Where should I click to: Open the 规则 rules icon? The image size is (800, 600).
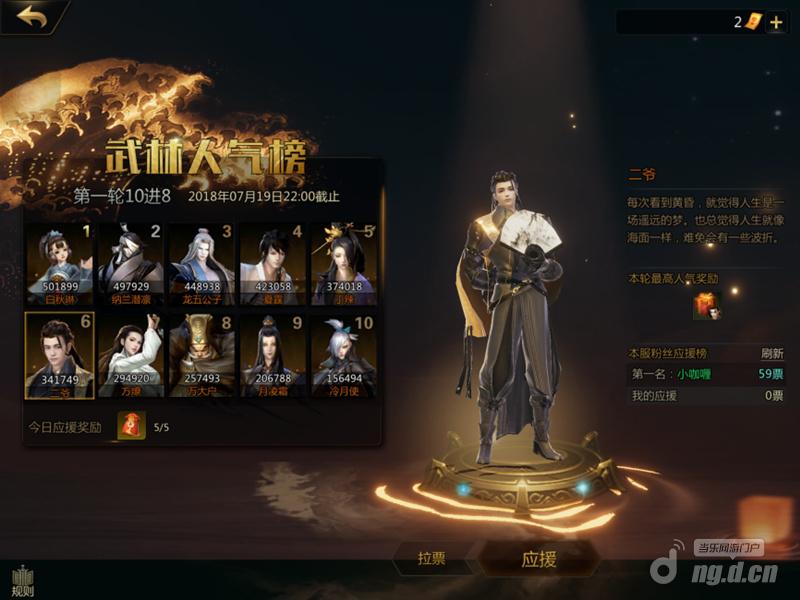[21, 581]
